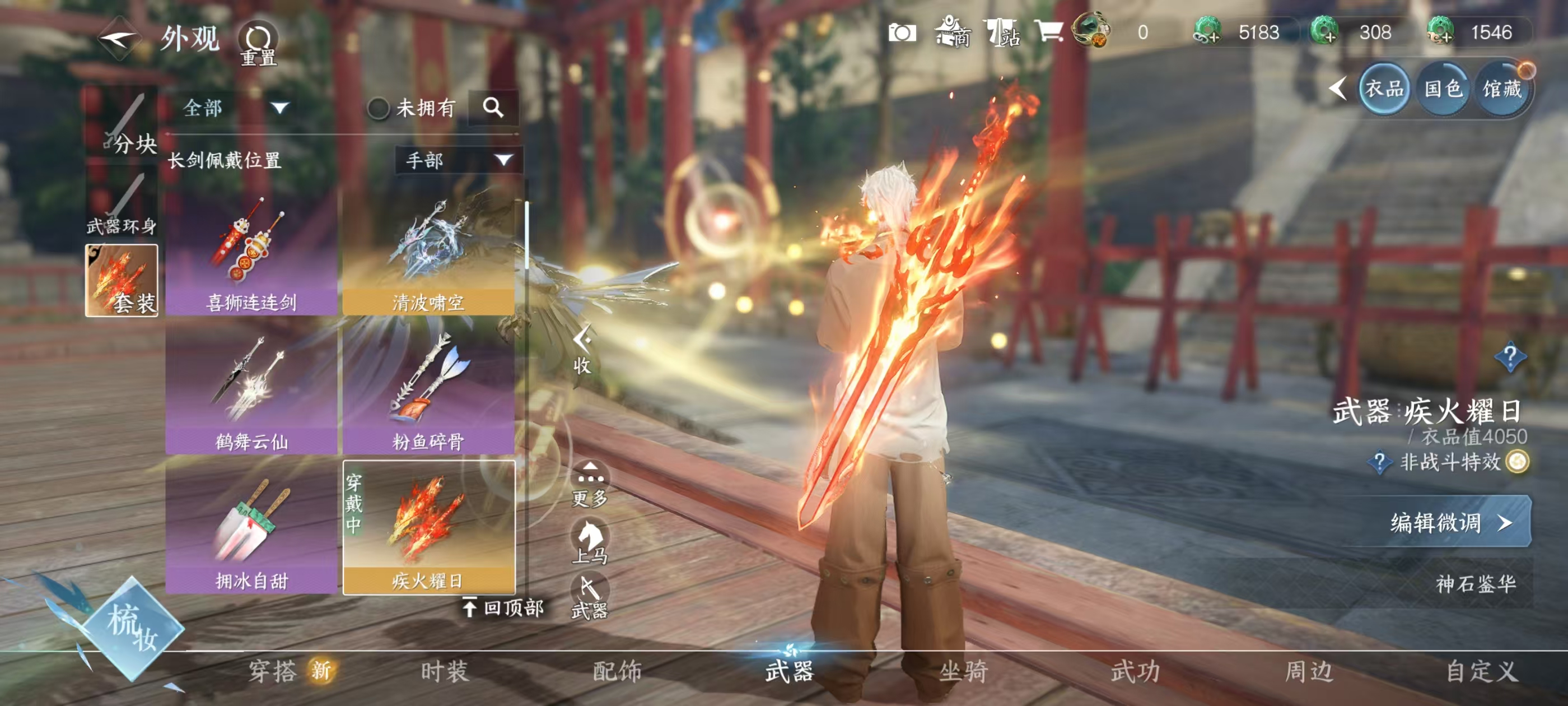Viewport: 1568px width, 706px height.
Task: Pick the 拥冰自甜 weapon skin
Action: point(251,527)
